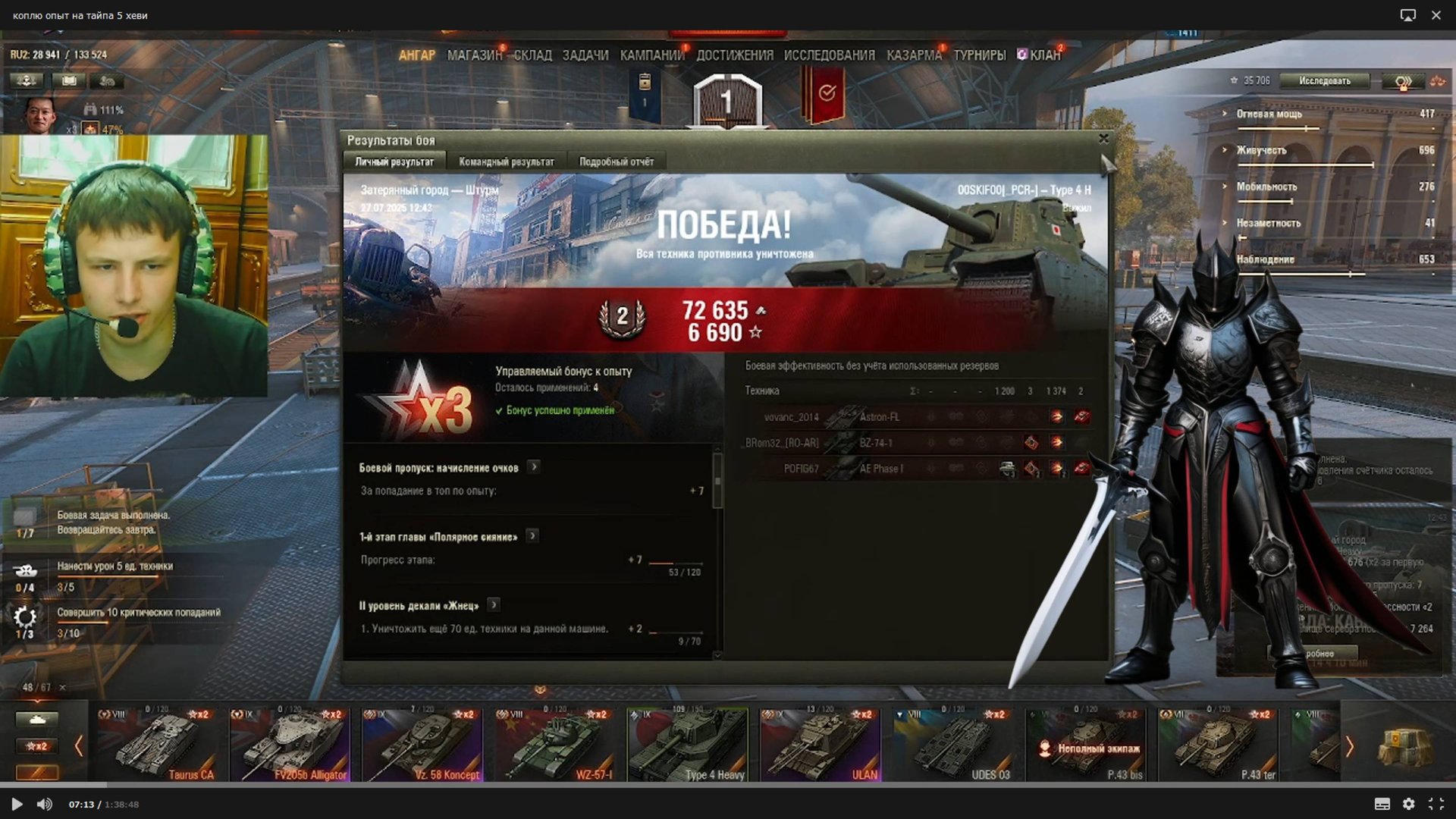Select the Type 4 Heavy tank

tap(687, 745)
